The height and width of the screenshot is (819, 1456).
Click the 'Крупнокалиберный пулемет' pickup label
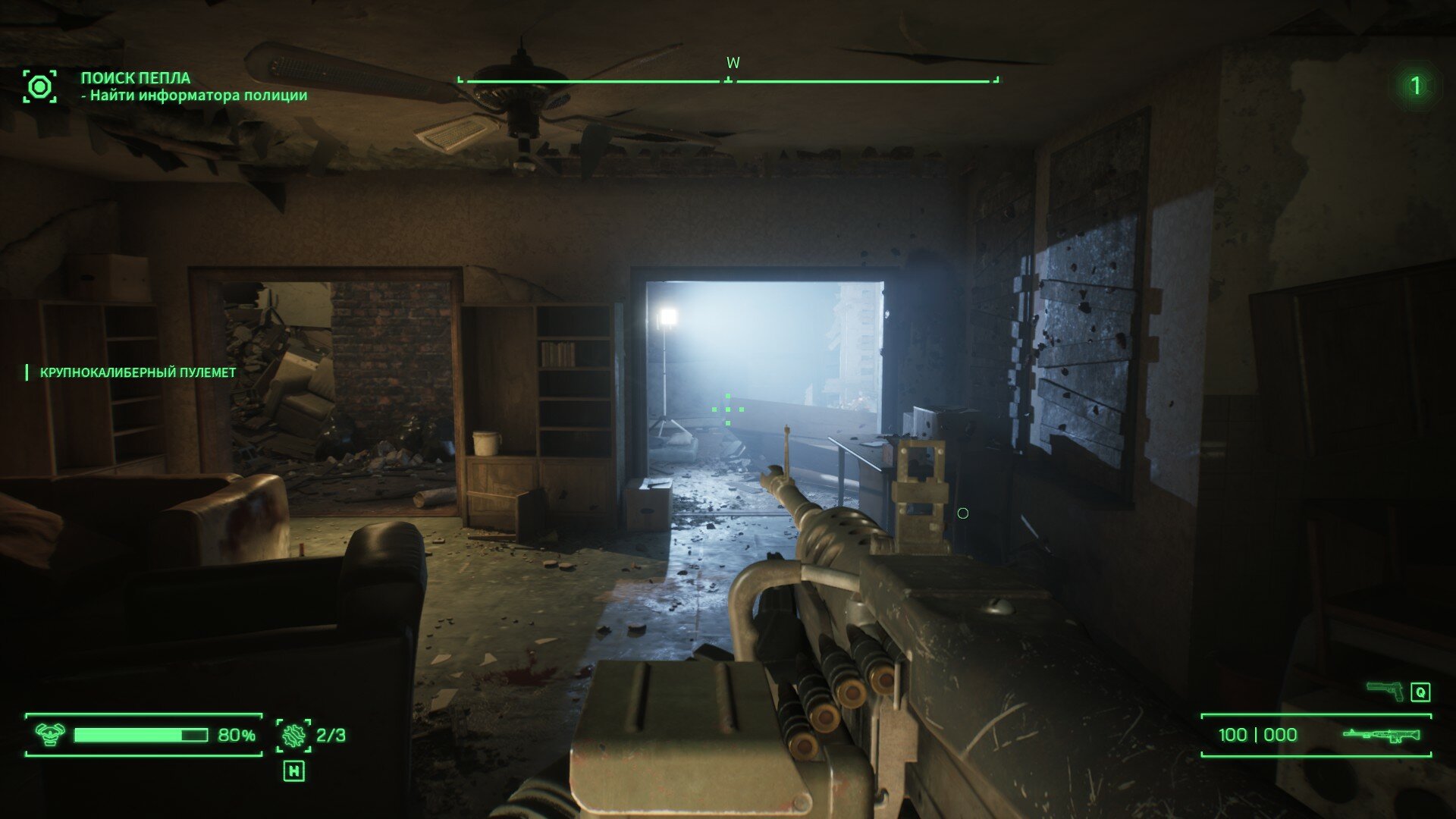(137, 372)
